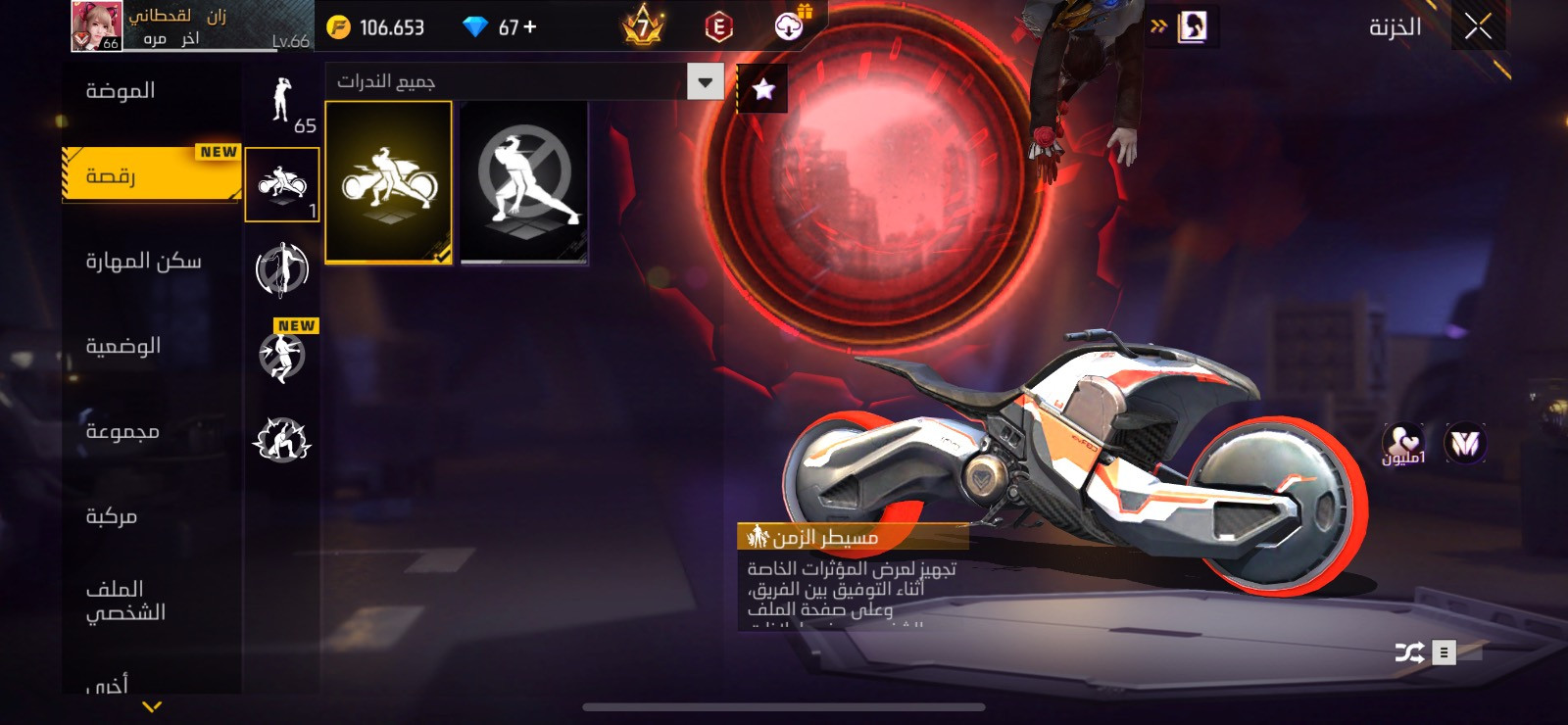Select the motorcycle emote tile
This screenshot has height=725, width=1568.
[x=388, y=182]
